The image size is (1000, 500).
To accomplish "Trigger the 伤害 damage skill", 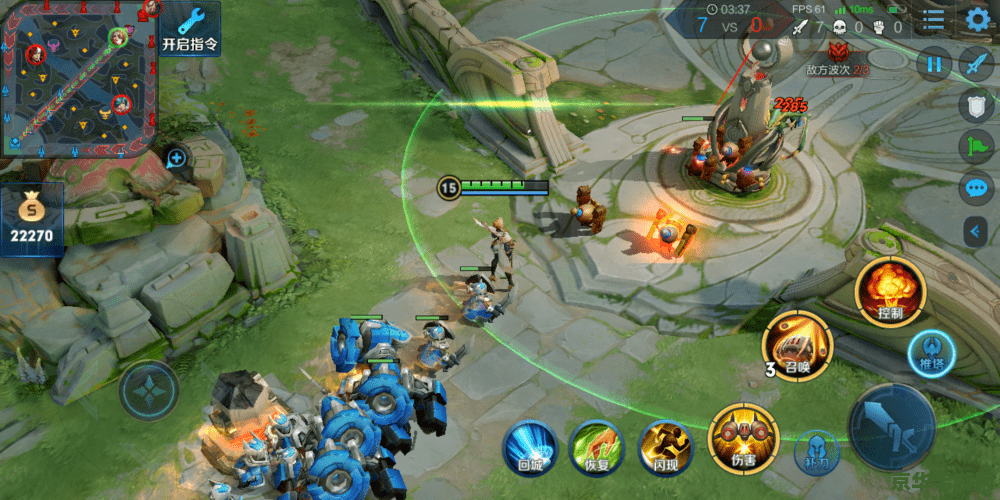I will pos(743,437).
